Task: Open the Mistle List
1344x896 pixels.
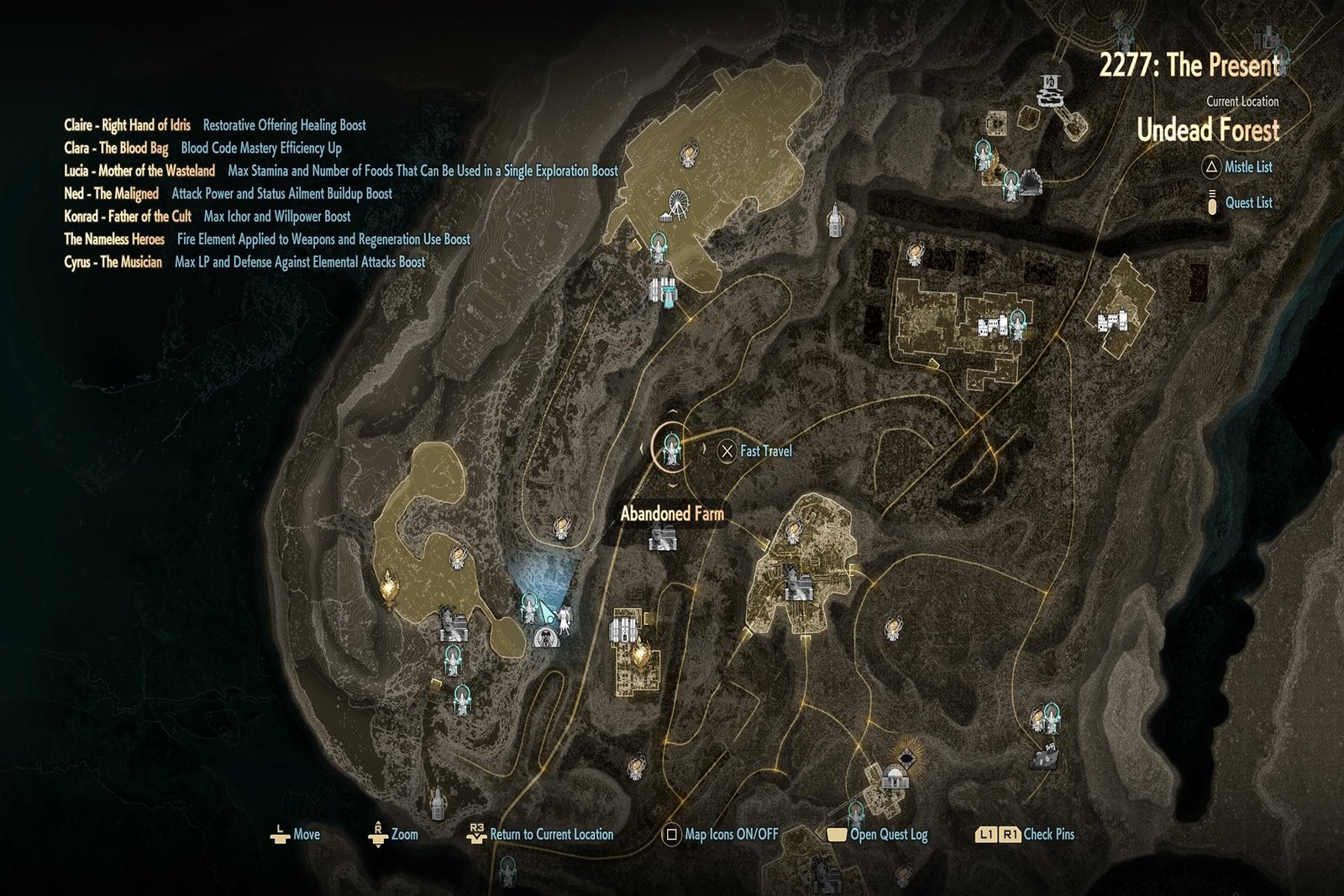Action: pos(1237,167)
